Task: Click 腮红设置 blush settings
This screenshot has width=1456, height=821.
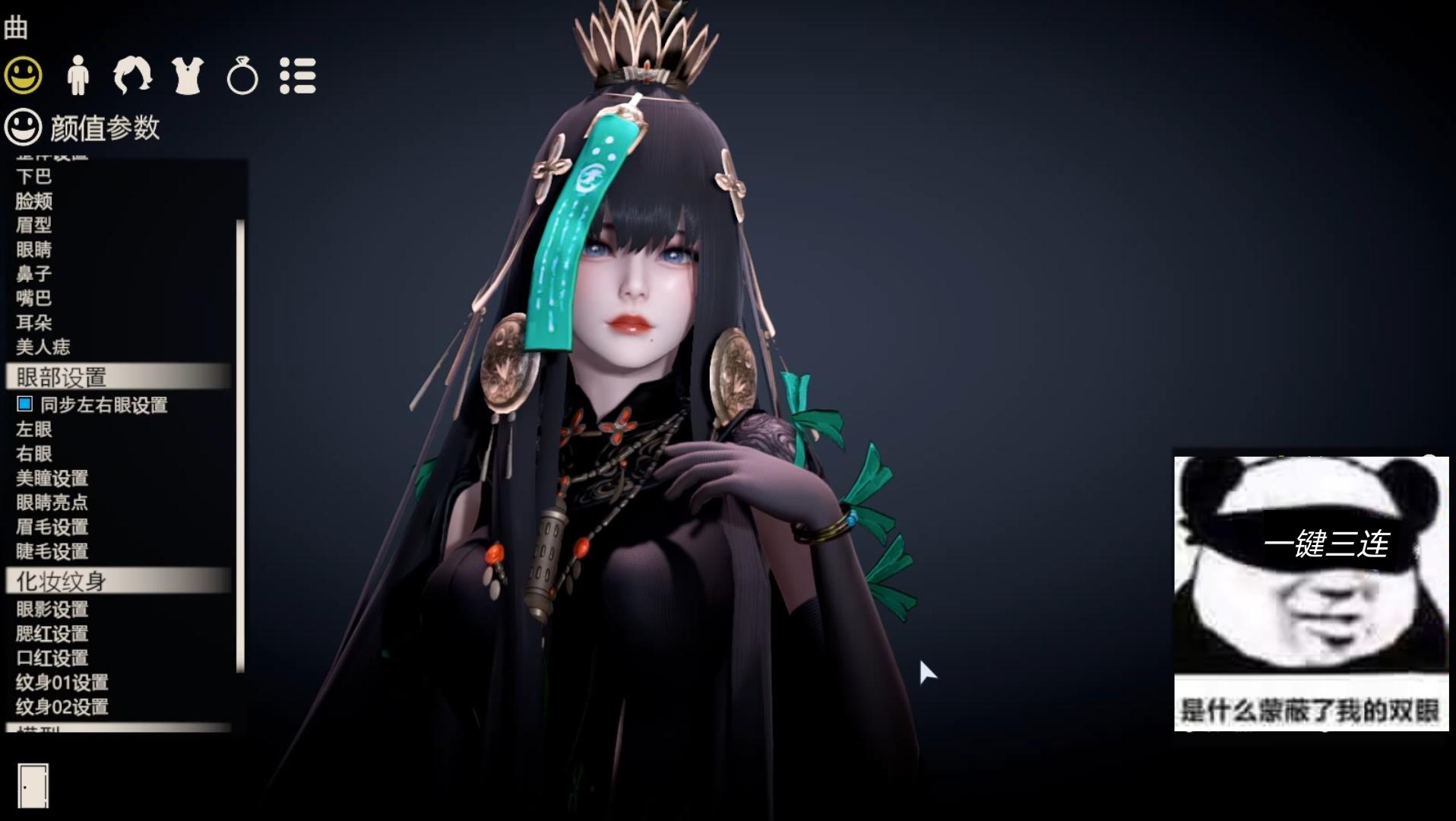Action: tap(52, 634)
